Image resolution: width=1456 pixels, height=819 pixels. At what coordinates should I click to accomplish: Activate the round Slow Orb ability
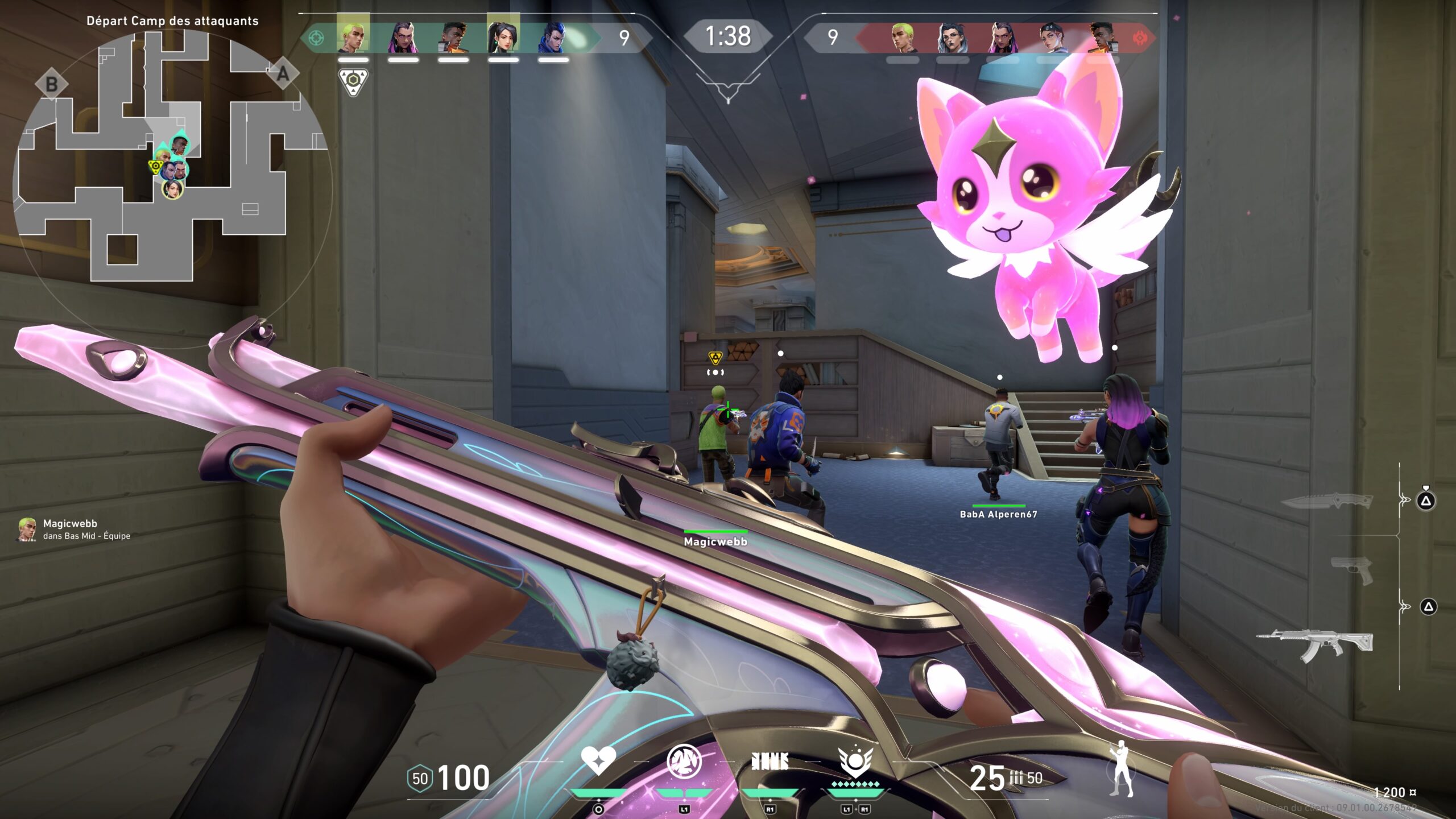[x=684, y=761]
